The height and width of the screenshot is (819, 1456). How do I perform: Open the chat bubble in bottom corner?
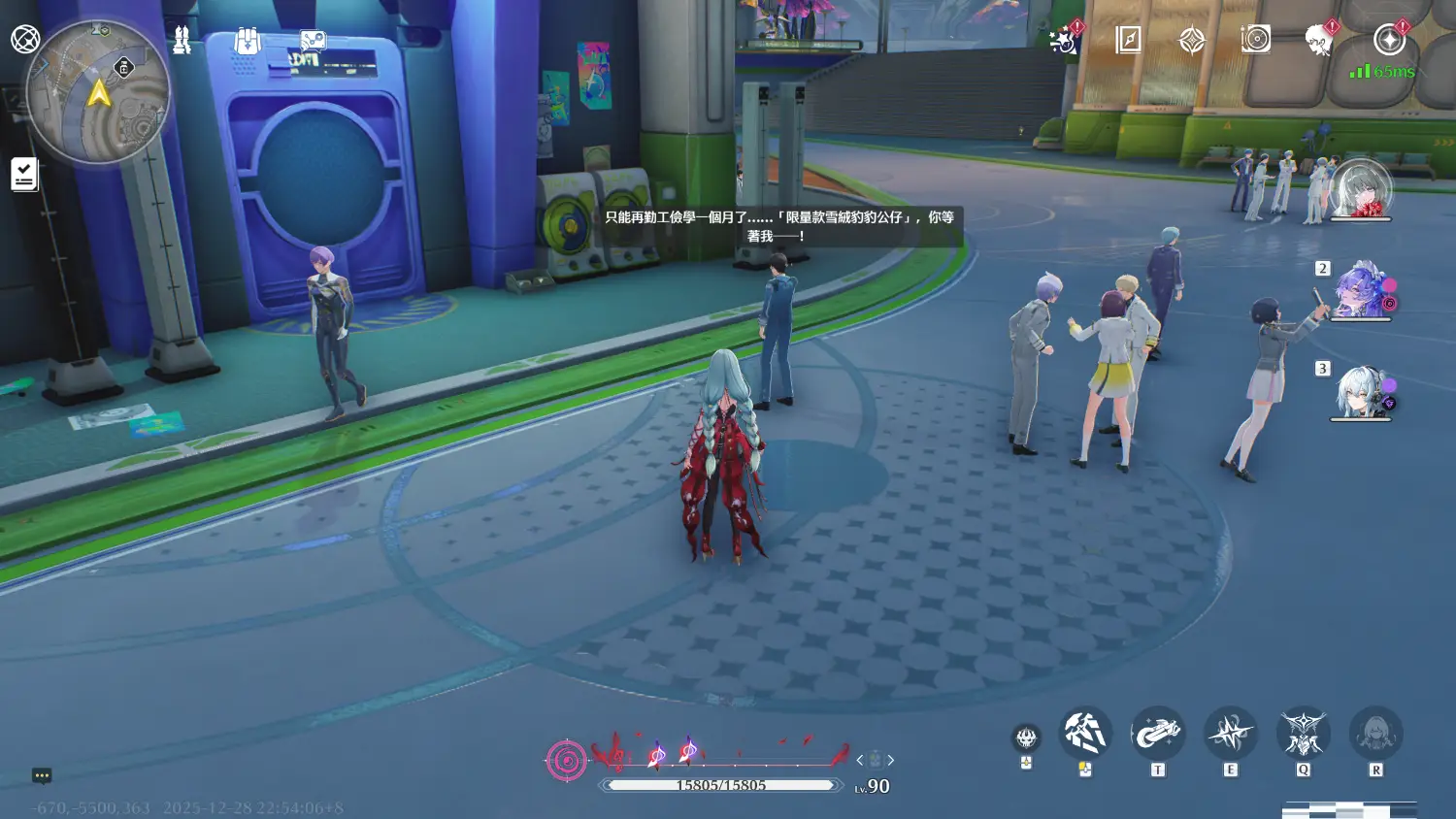[x=42, y=775]
